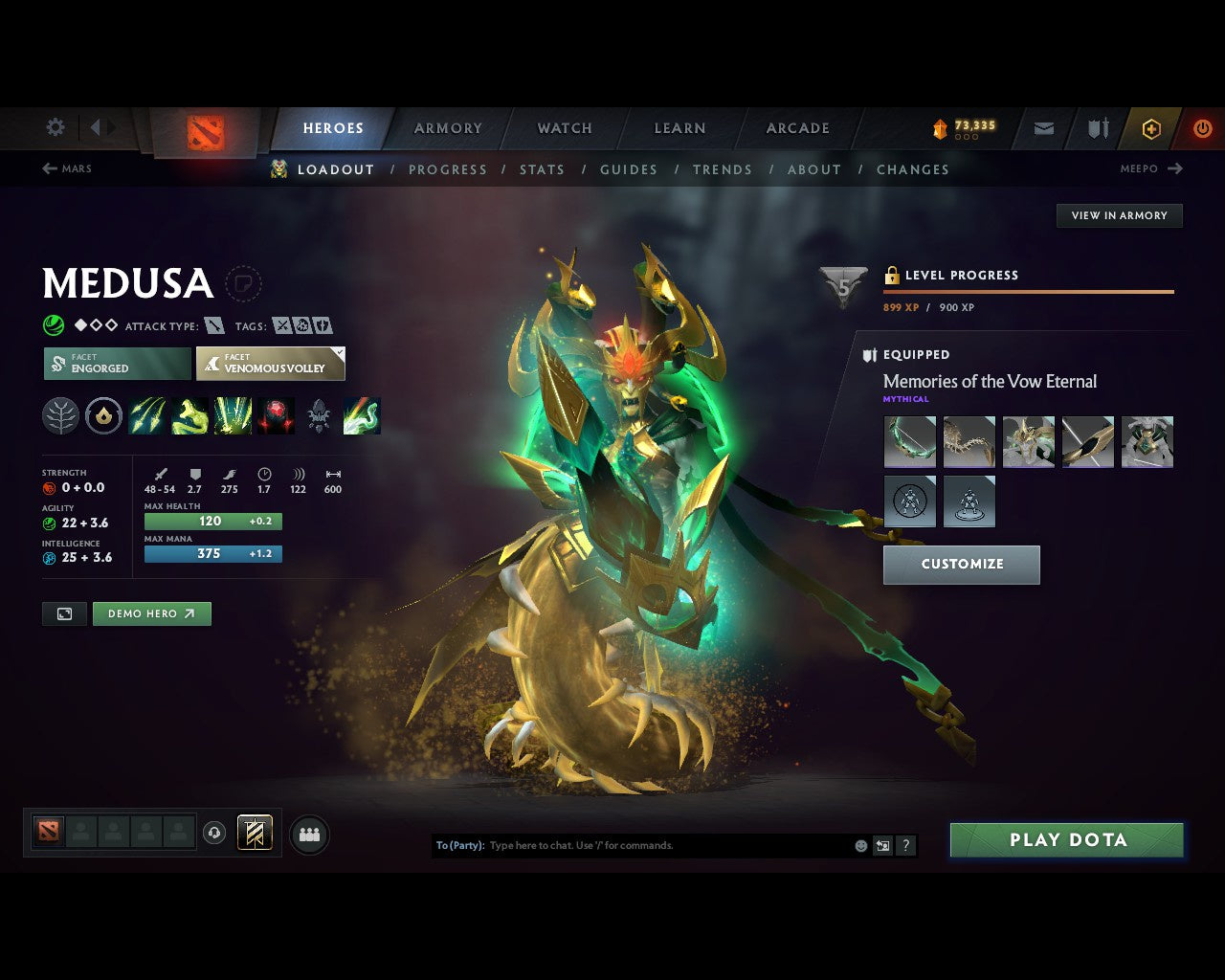
Task: View the Split Shot ability icon
Action: click(x=147, y=414)
